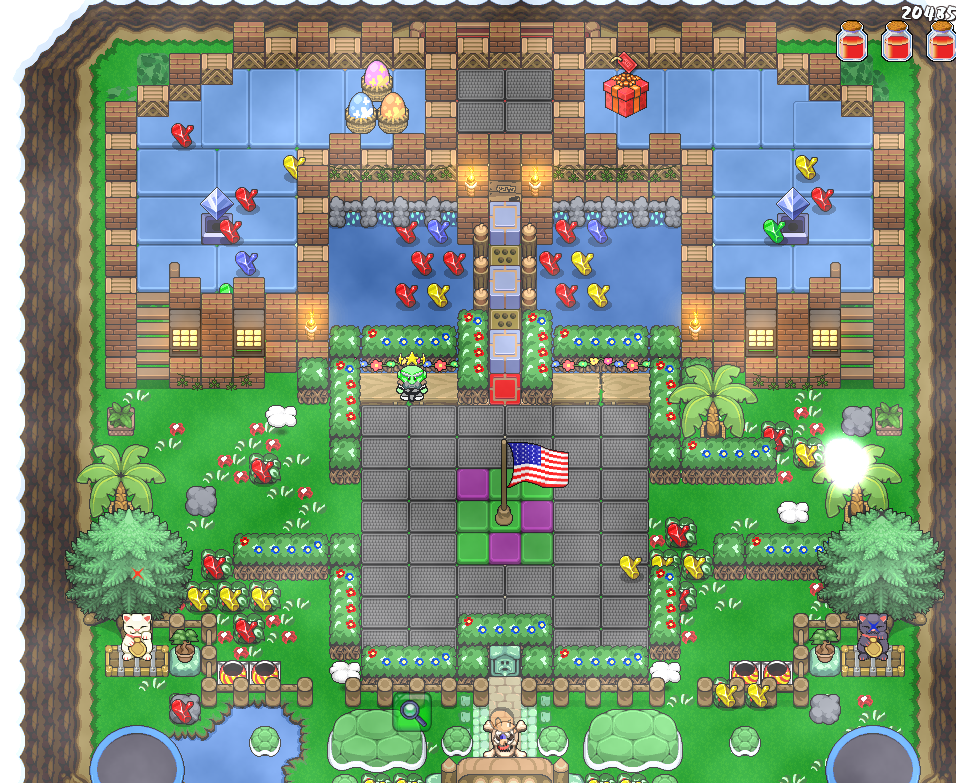
Task: Click the green magnifying glass button
Action: [x=411, y=712]
